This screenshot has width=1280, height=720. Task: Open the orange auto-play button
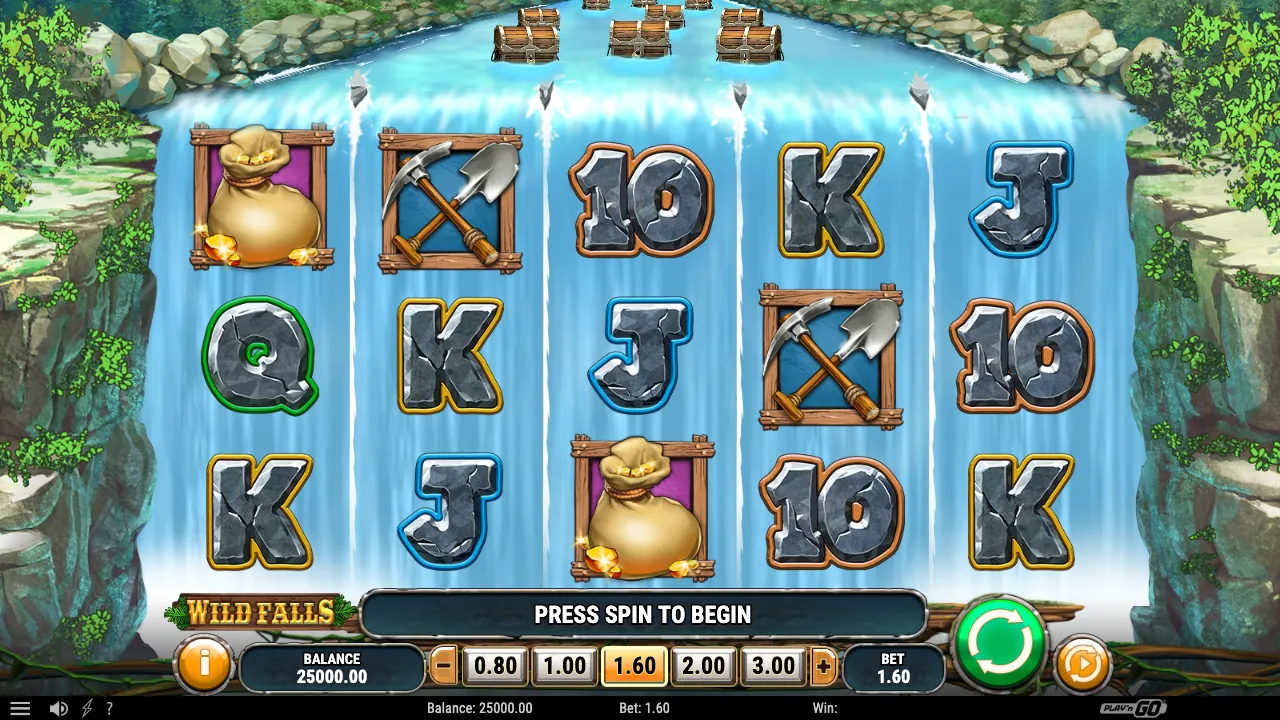coord(1082,664)
